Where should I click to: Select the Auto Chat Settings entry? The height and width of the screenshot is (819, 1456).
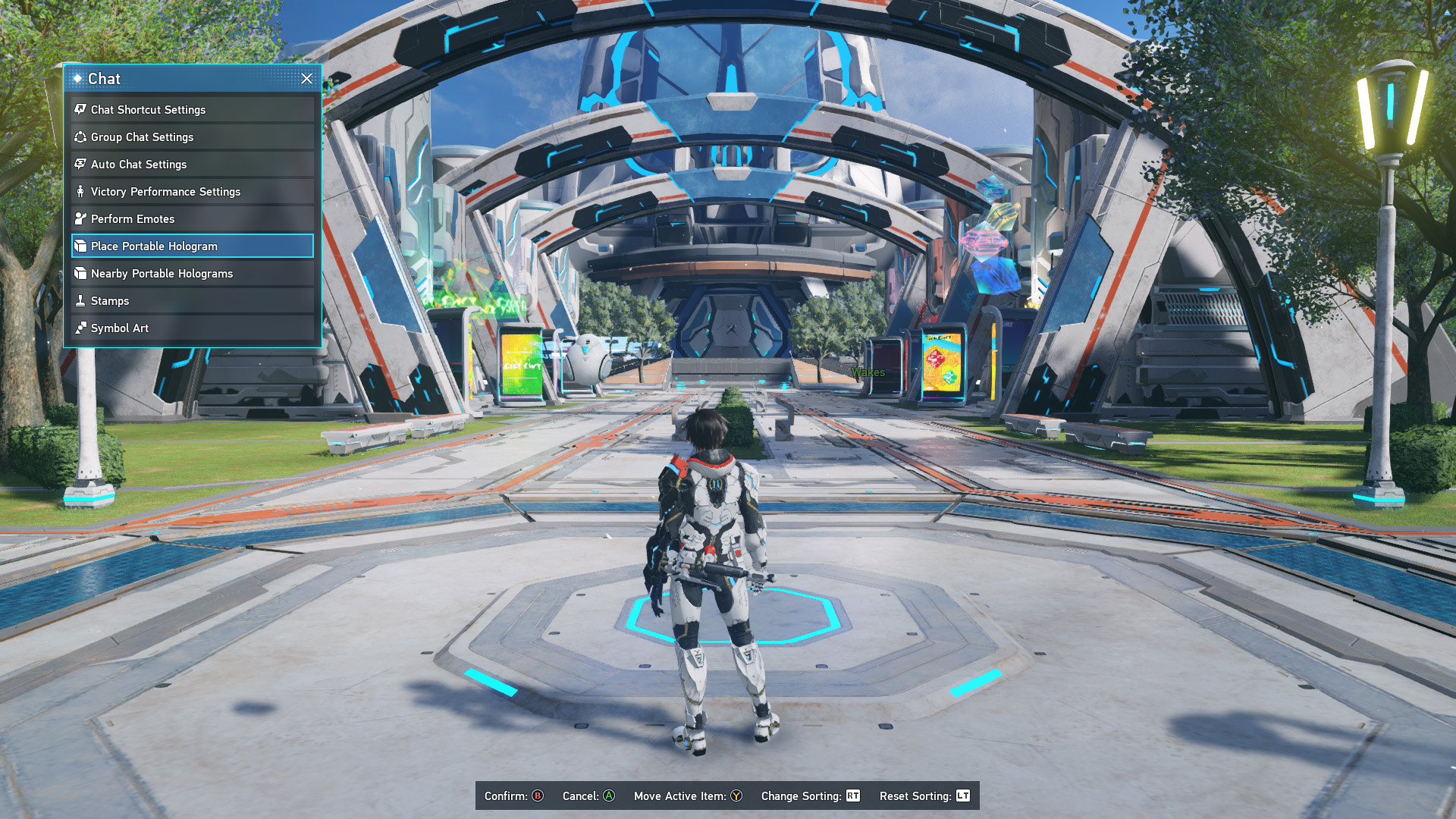pyautogui.click(x=138, y=165)
